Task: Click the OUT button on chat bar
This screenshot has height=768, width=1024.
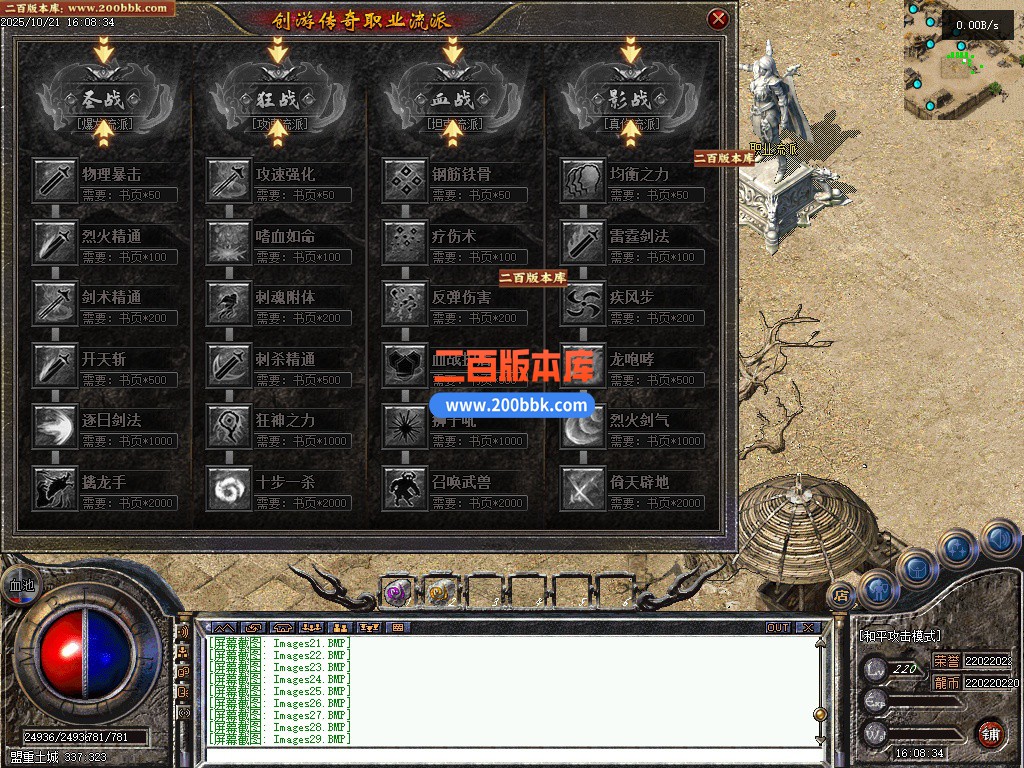Action: pos(778,628)
